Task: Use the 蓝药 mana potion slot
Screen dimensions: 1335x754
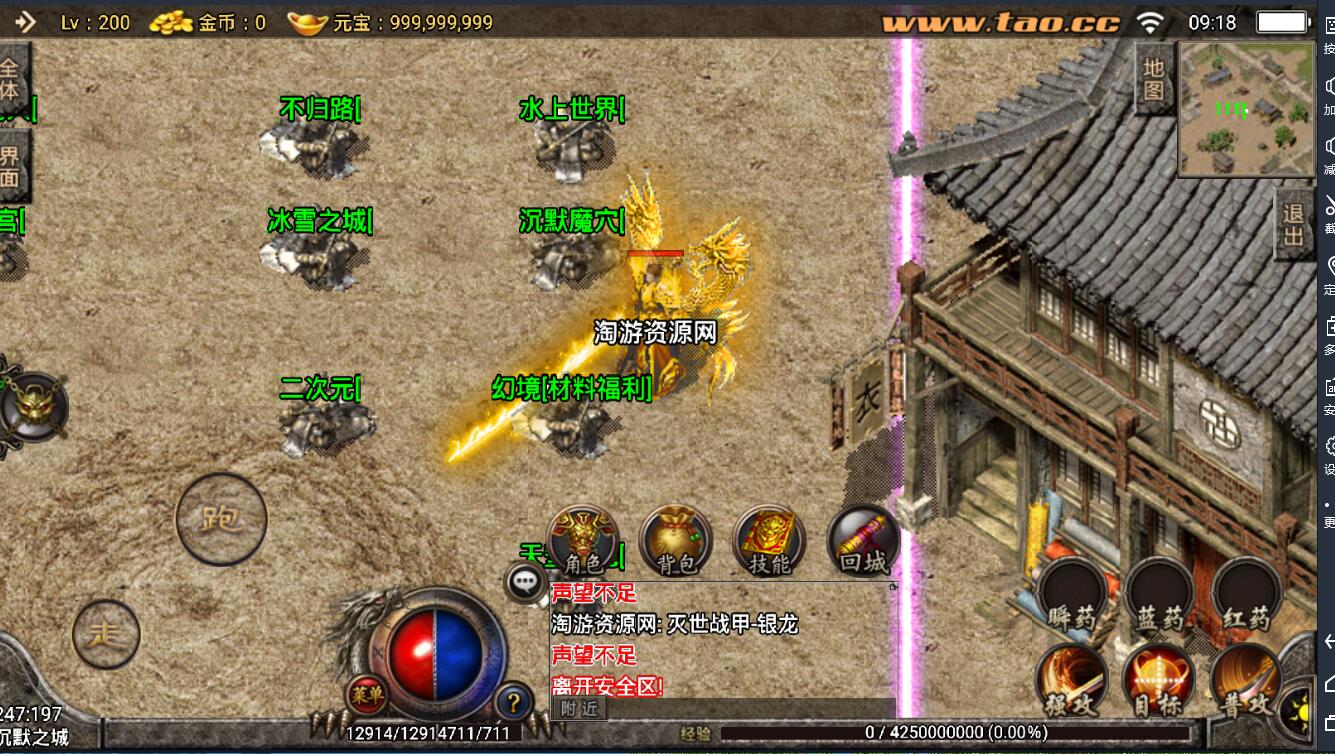Action: (x=1159, y=594)
